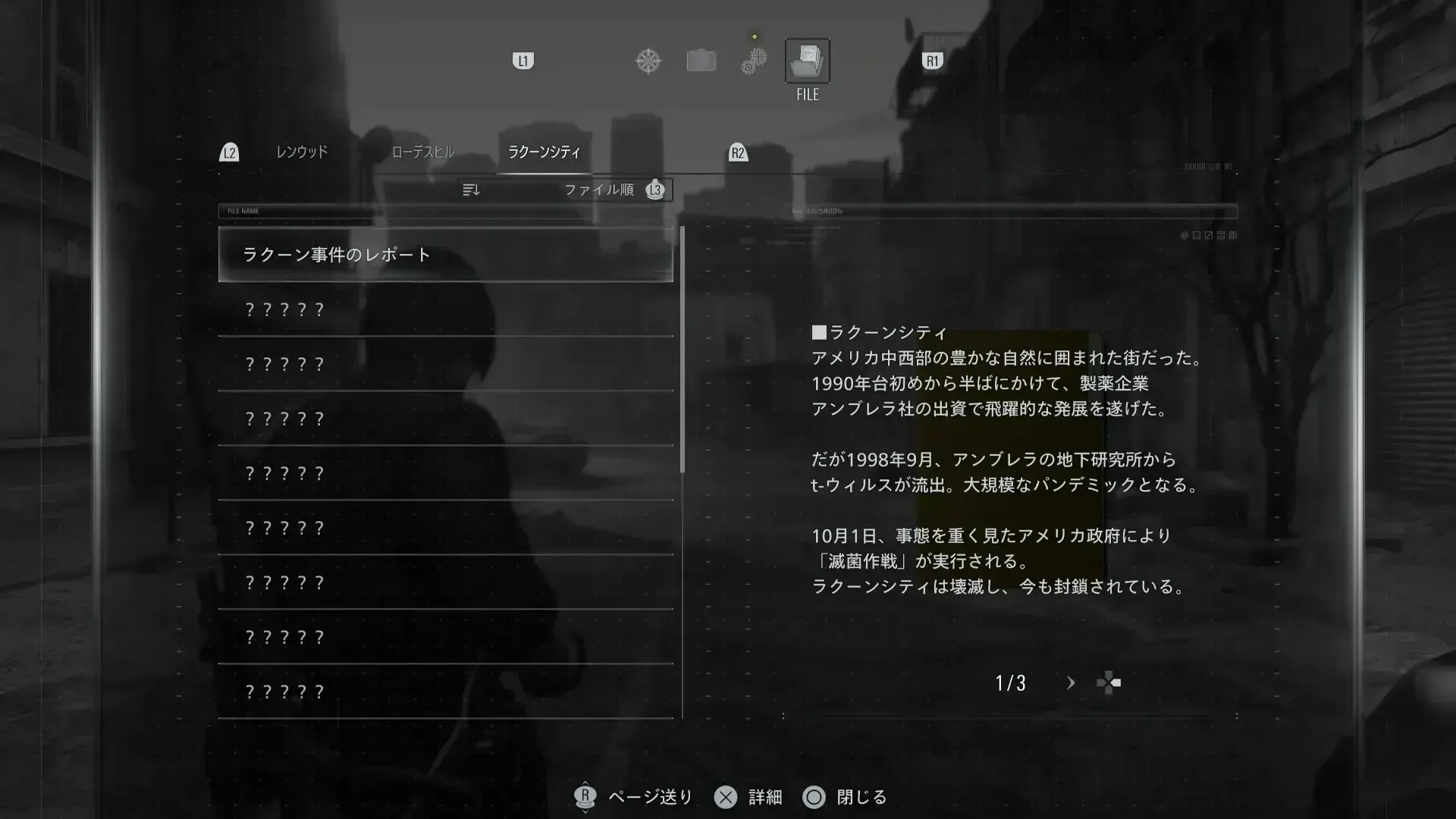
Task: Open the map compass icon
Action: pyautogui.click(x=648, y=61)
